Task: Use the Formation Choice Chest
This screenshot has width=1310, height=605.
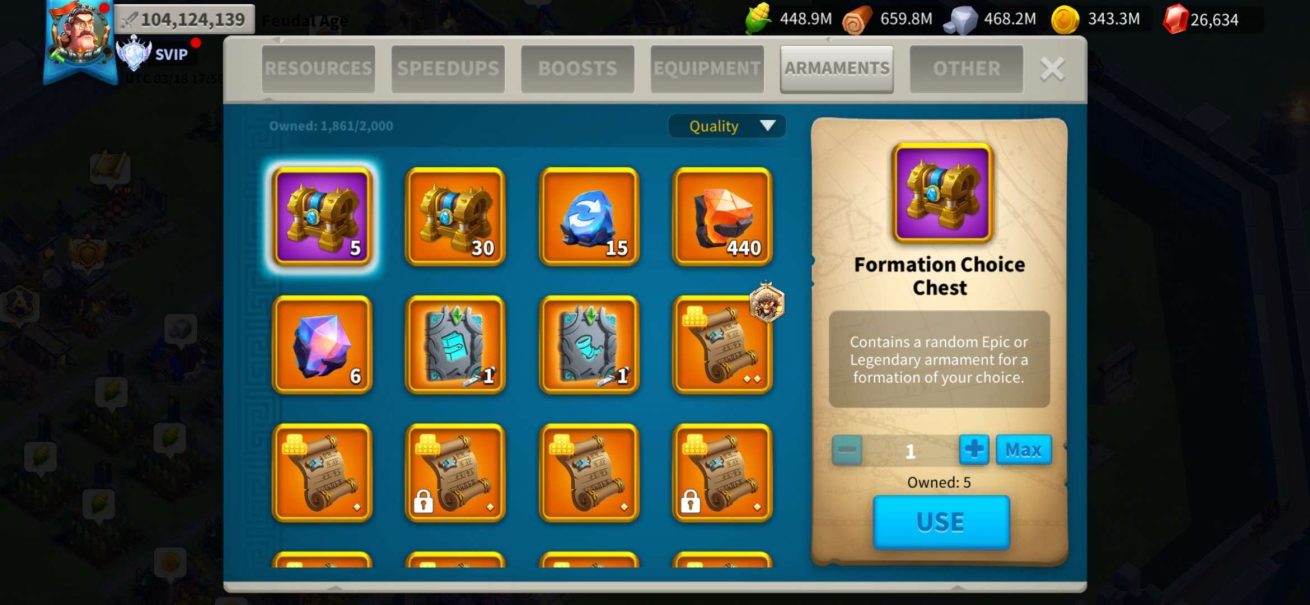Action: point(940,522)
